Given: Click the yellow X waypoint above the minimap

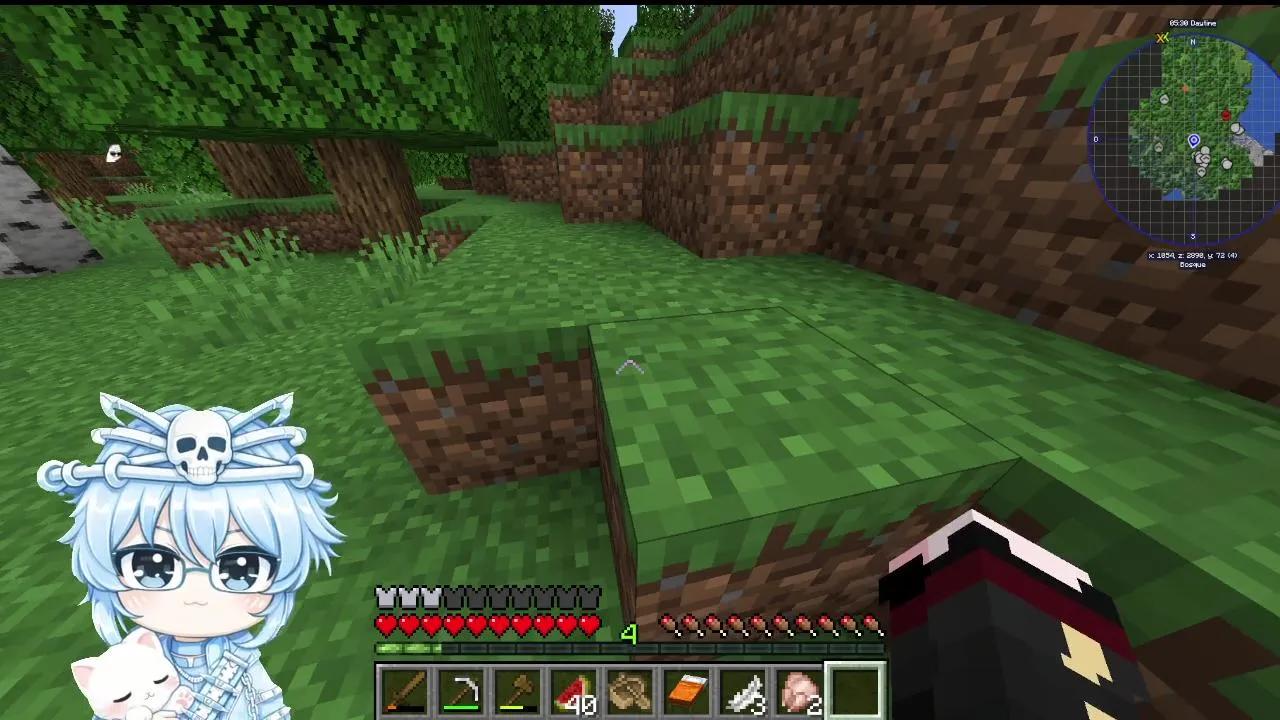Looking at the screenshot, I should tap(1161, 39).
